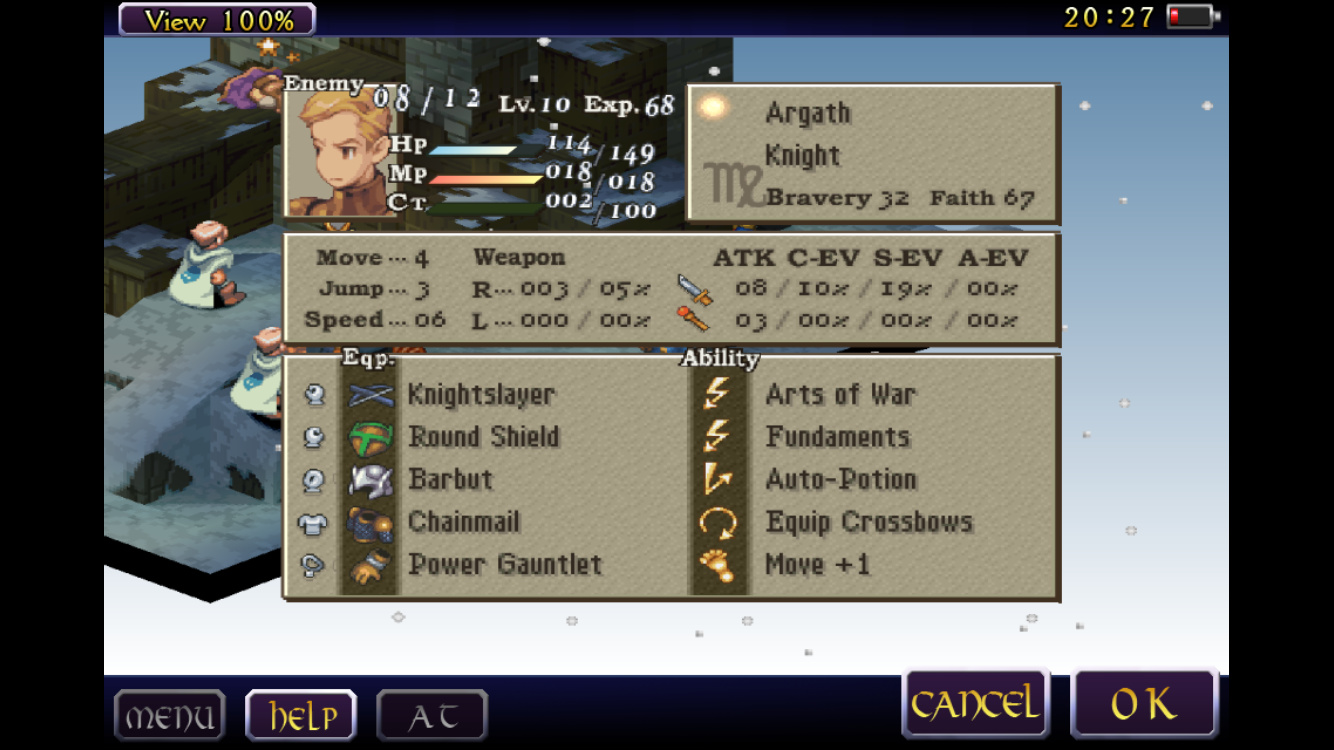
Task: Choose the Fundaments ability row
Action: point(837,437)
